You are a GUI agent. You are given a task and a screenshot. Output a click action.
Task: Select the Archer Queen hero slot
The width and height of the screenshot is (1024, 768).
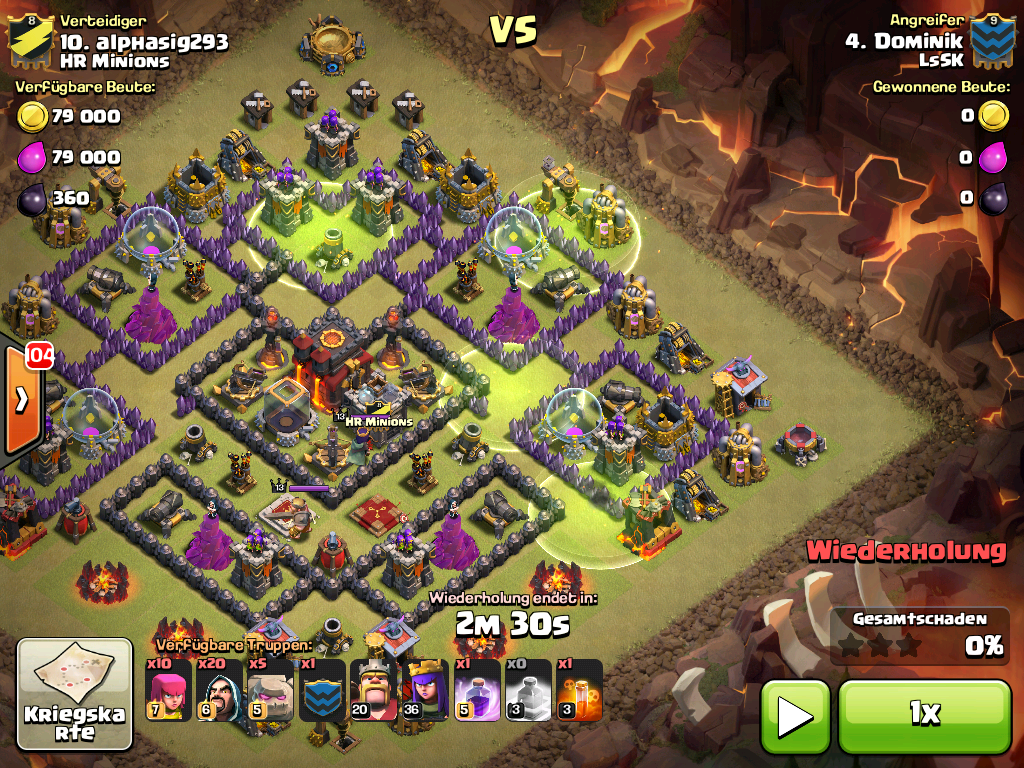click(424, 690)
